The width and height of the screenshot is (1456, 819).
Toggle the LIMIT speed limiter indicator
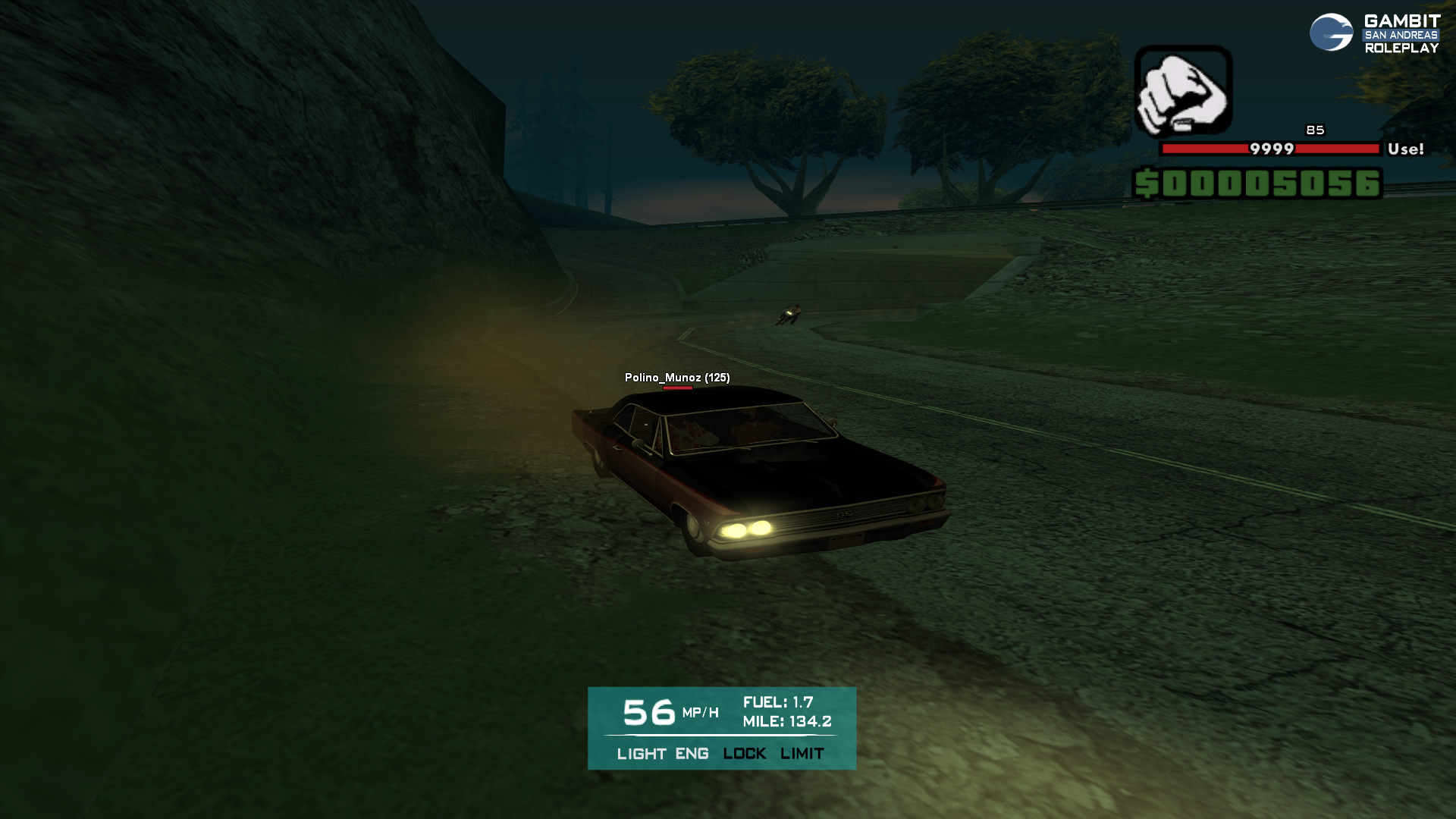click(802, 754)
